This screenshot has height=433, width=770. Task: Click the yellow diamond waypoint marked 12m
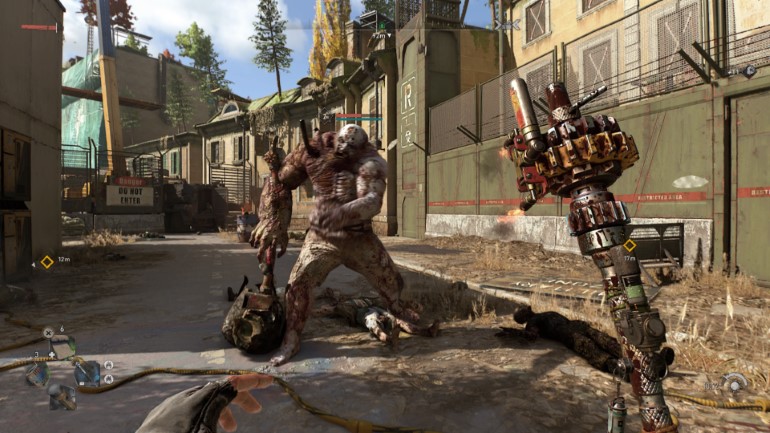click(x=46, y=262)
